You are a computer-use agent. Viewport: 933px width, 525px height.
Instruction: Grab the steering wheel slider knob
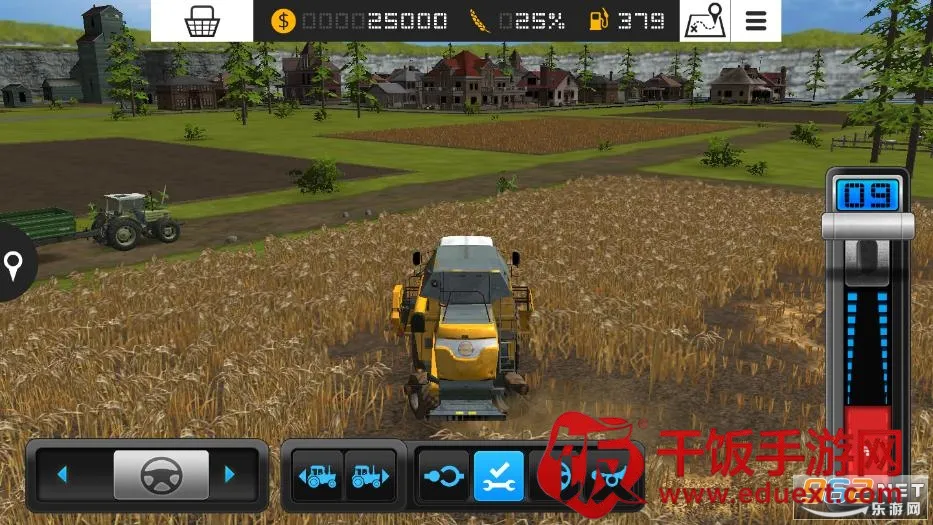pyautogui.click(x=161, y=474)
